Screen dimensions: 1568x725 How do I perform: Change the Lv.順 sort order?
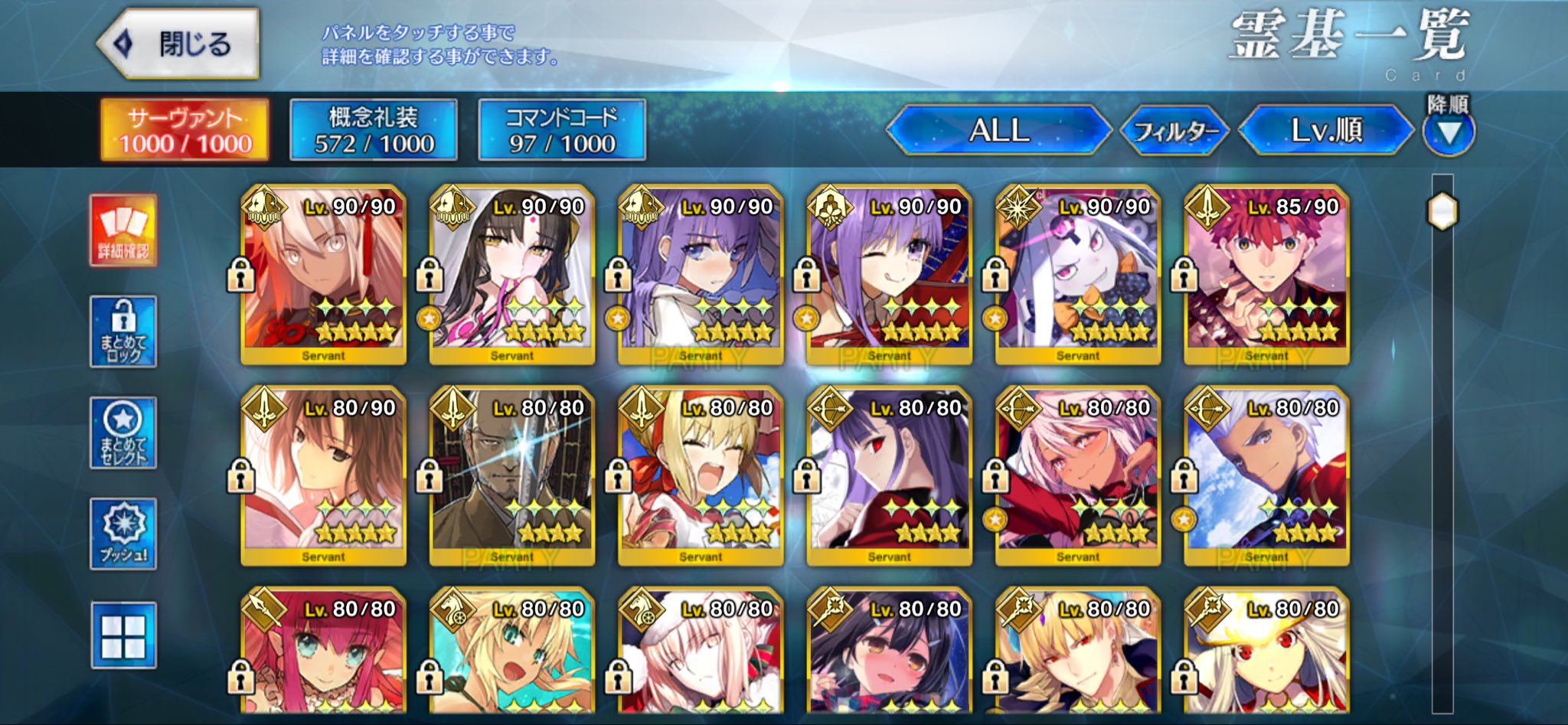pyautogui.click(x=1326, y=130)
